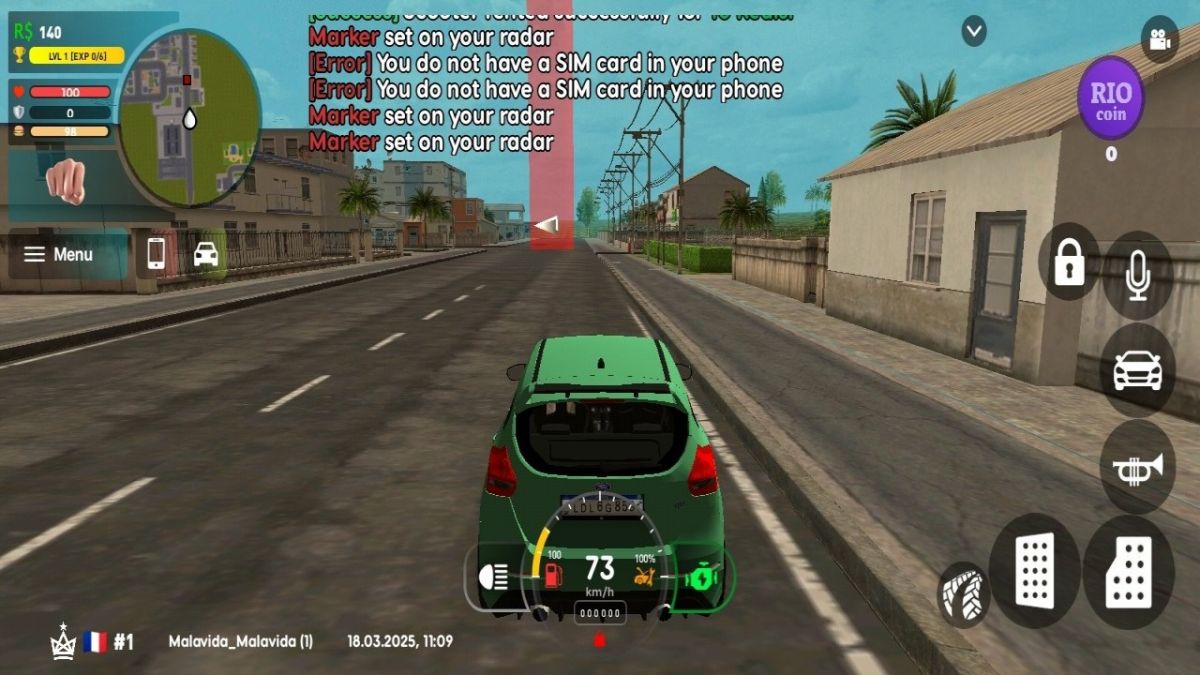1200x675 pixels.
Task: Switch camera view with camera icon
Action: click(x=1159, y=40)
